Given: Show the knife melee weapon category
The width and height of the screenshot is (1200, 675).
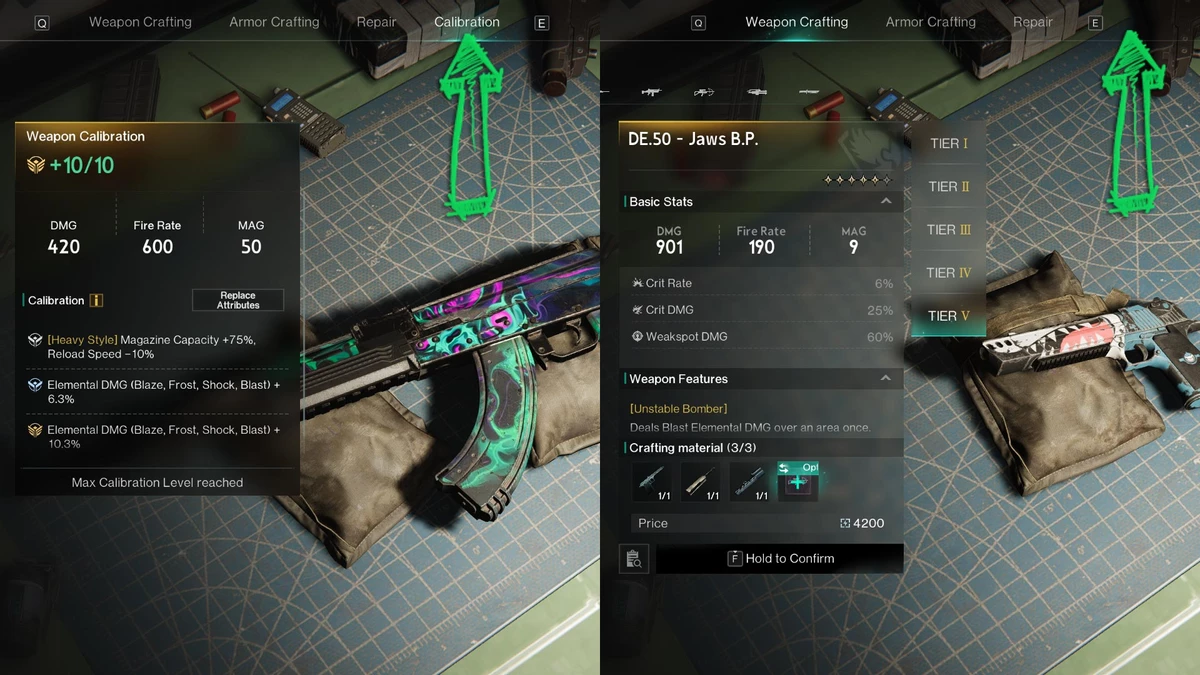Looking at the screenshot, I should [809, 92].
